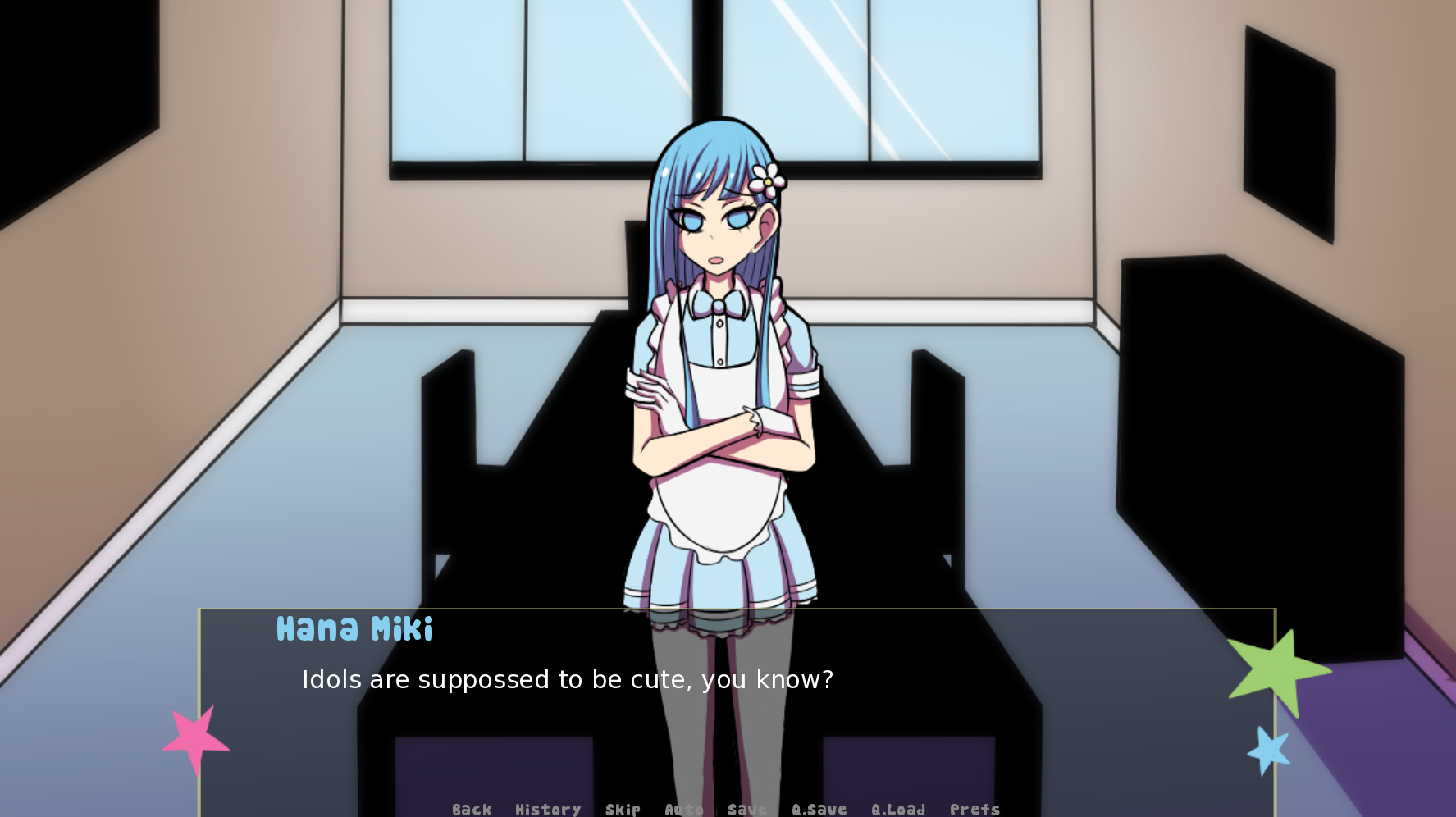The image size is (1456, 817).
Task: Click Hana Miki's character sprite
Action: 718,369
